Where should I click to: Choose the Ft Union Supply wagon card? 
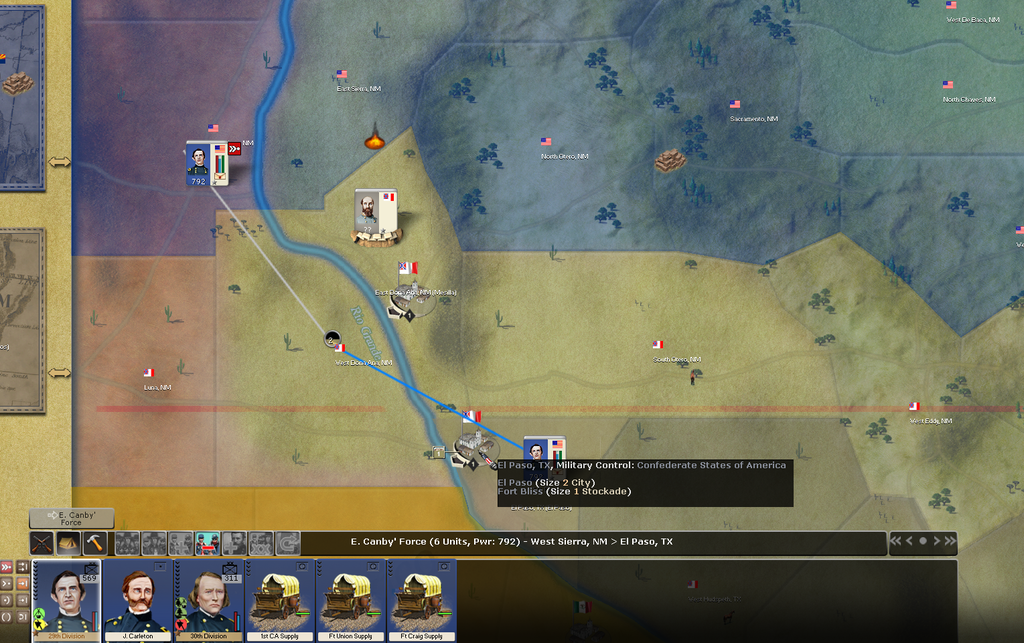tap(351, 598)
